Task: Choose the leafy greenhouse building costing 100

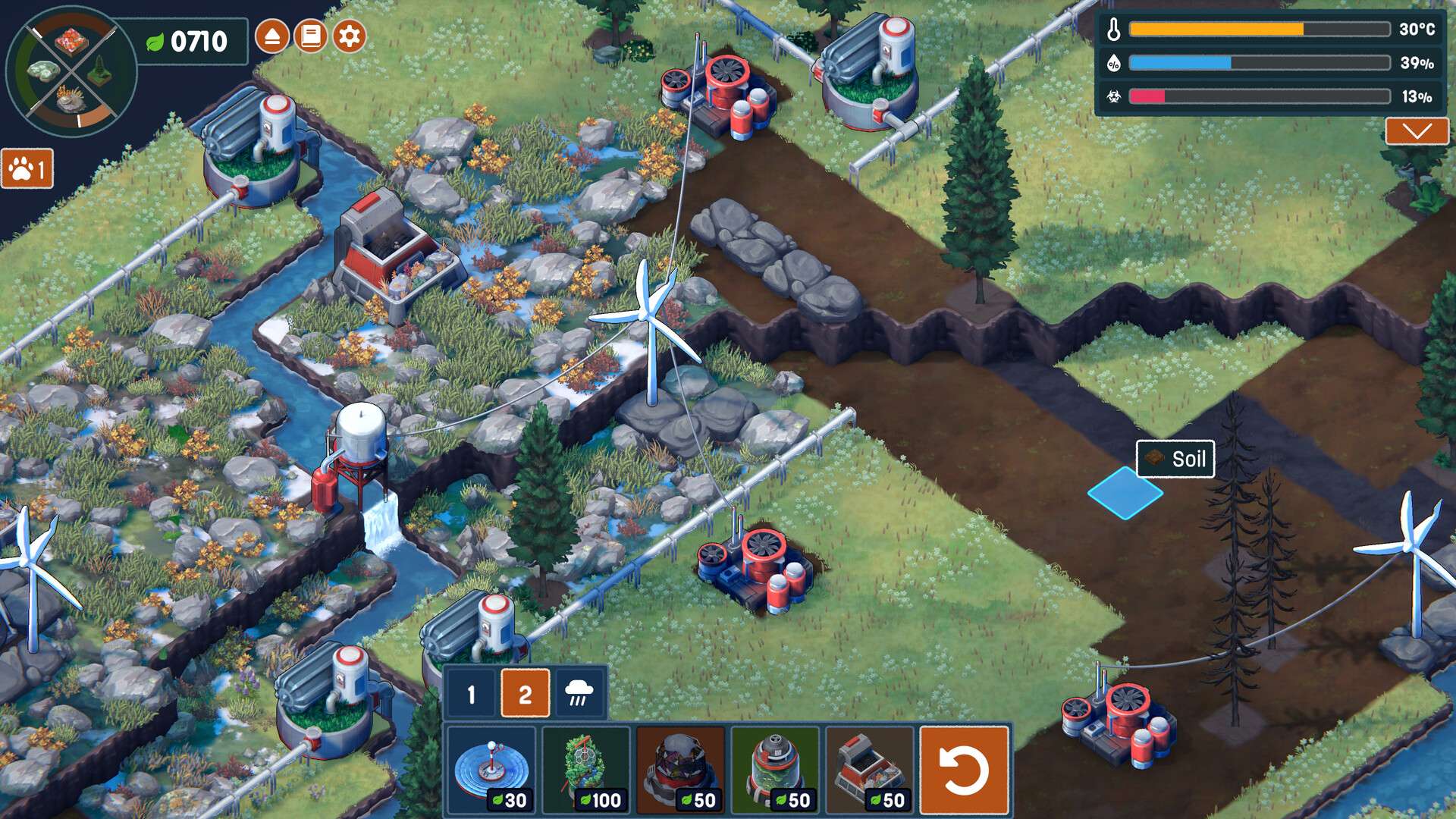Action: coord(586,769)
